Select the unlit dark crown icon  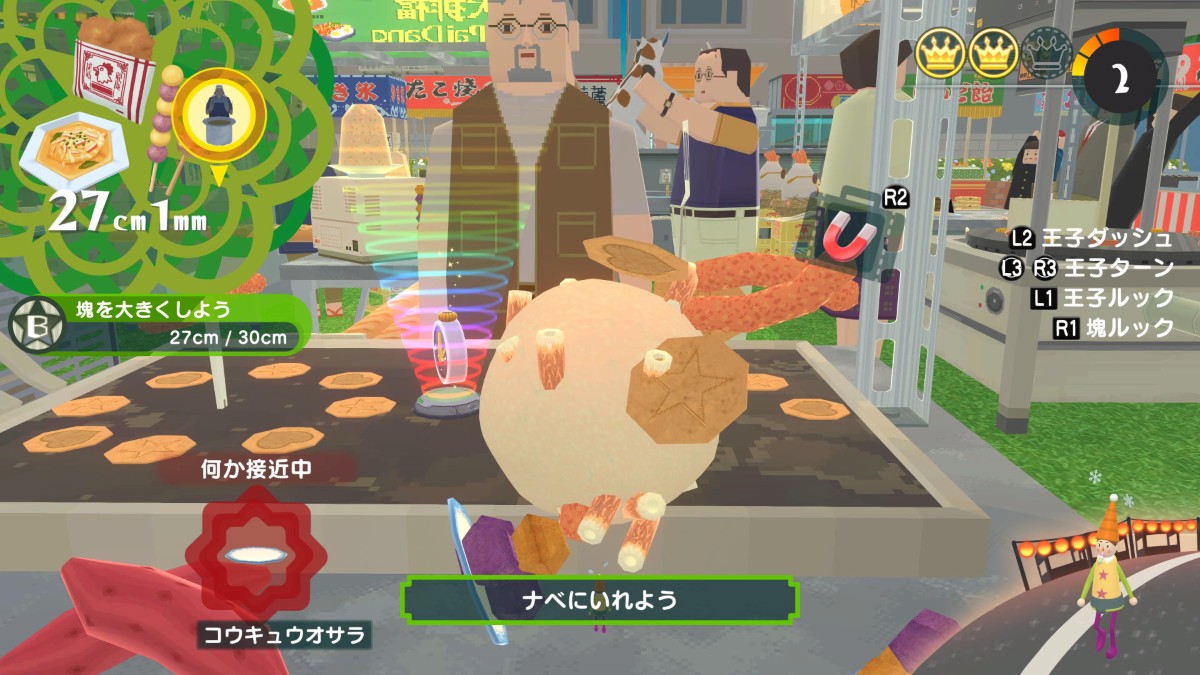click(1046, 53)
